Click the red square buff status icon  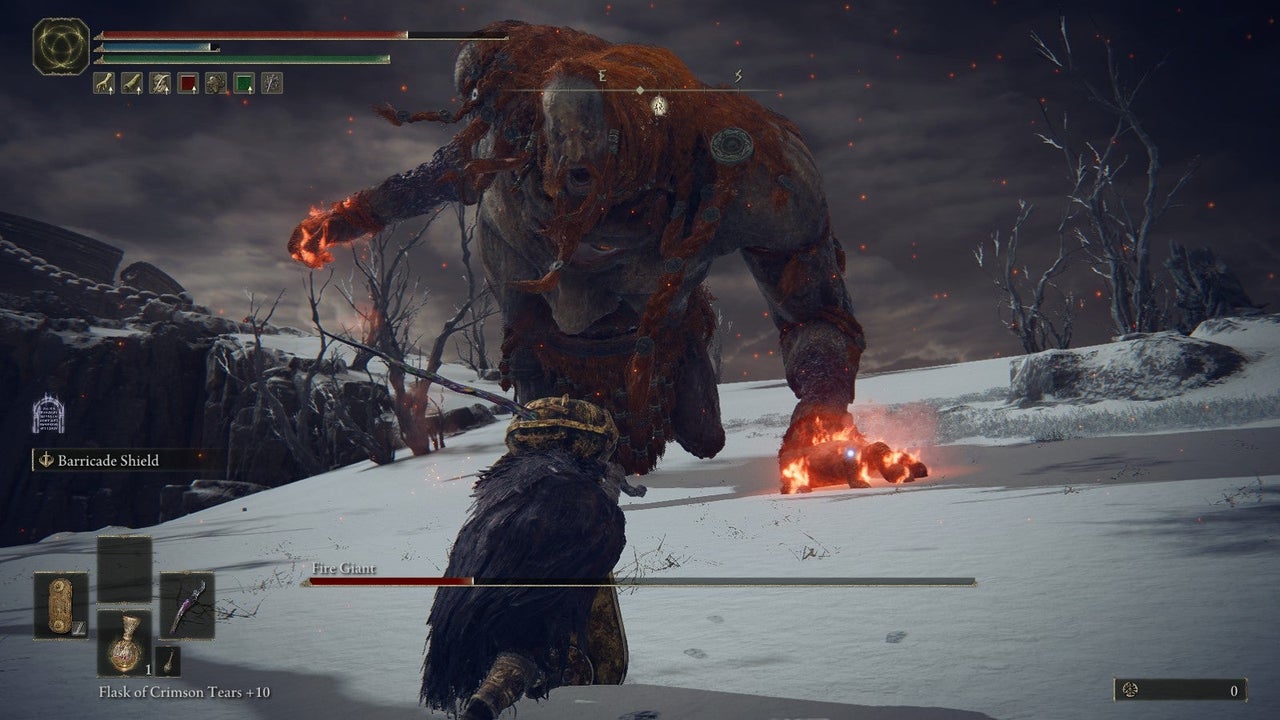coord(188,83)
